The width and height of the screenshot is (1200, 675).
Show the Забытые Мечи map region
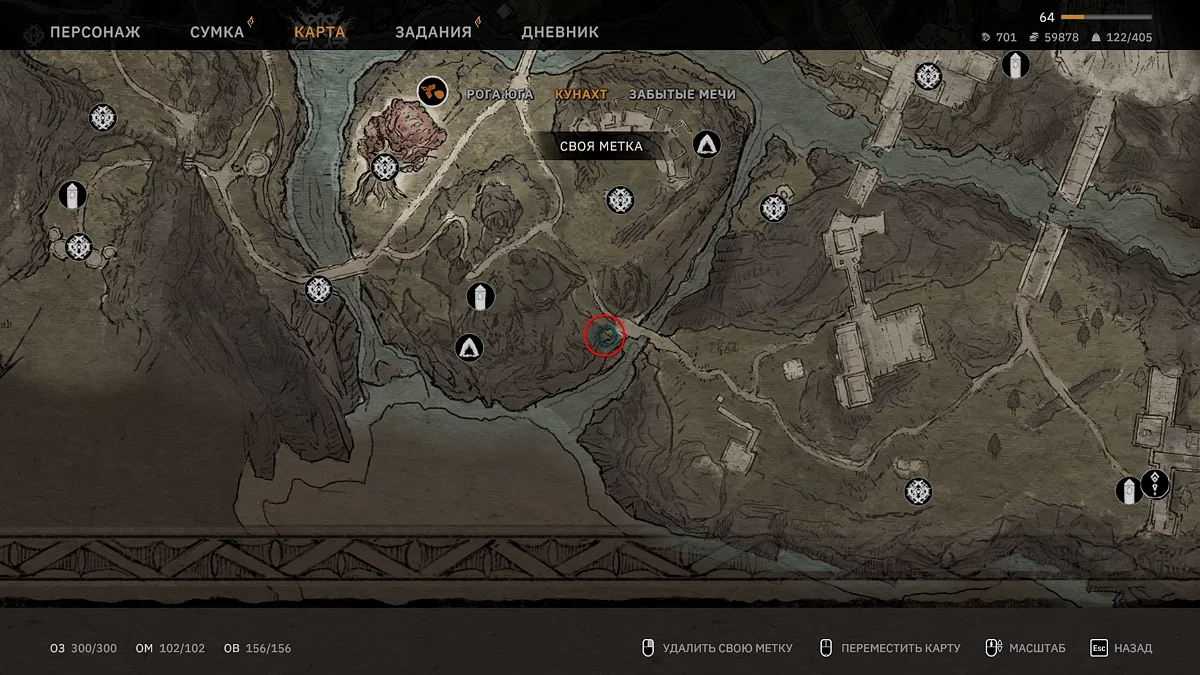(682, 94)
